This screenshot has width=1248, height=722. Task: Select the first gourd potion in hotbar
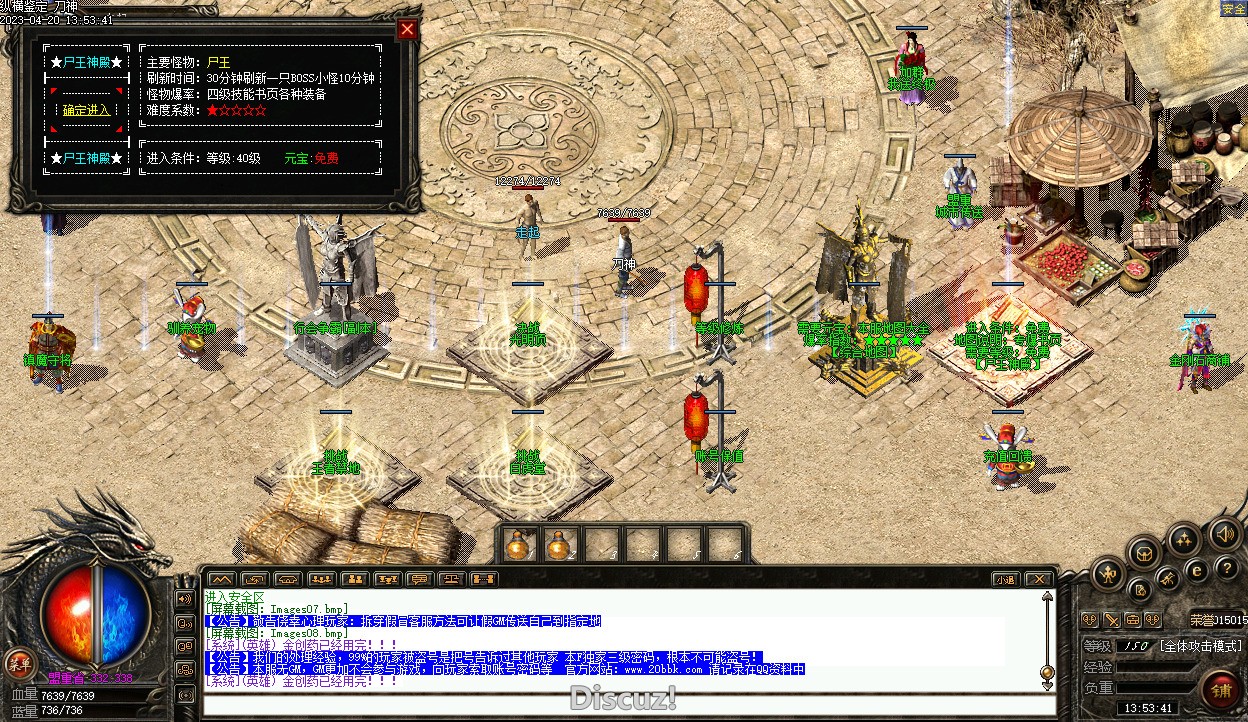(517, 545)
